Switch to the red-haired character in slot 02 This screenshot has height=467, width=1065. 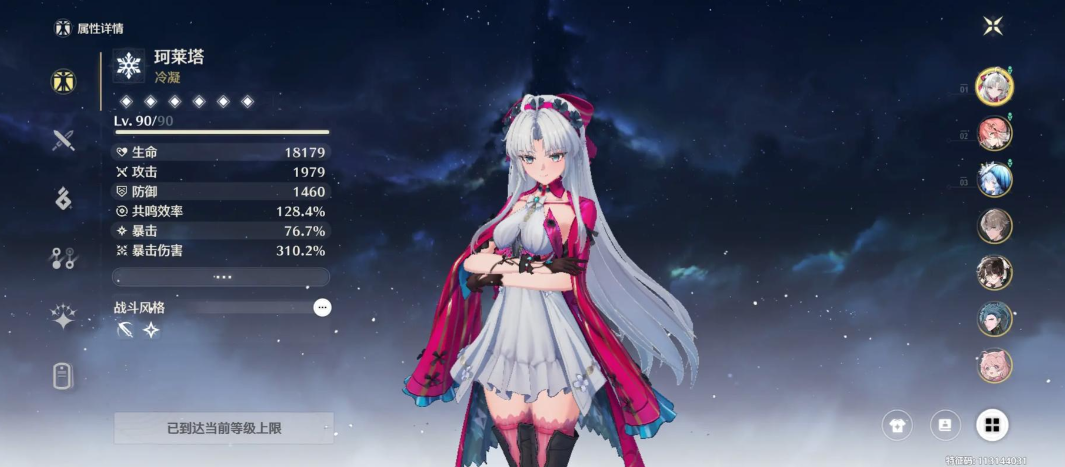pyautogui.click(x=995, y=133)
